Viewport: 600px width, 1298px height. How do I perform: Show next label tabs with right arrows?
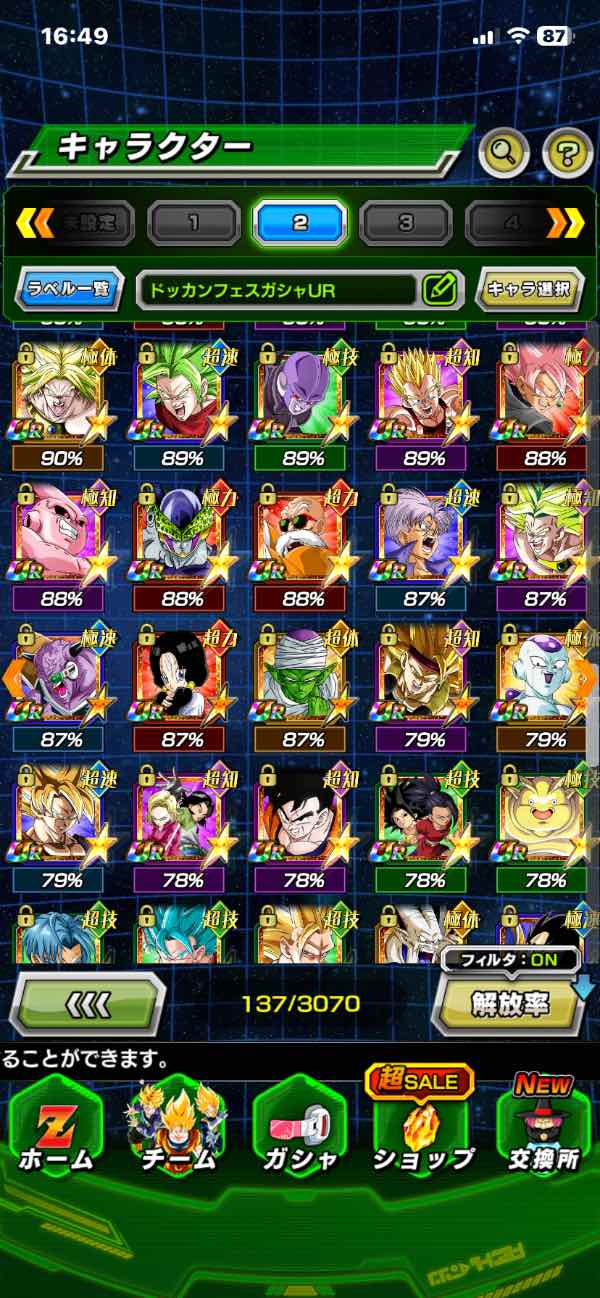pyautogui.click(x=565, y=223)
